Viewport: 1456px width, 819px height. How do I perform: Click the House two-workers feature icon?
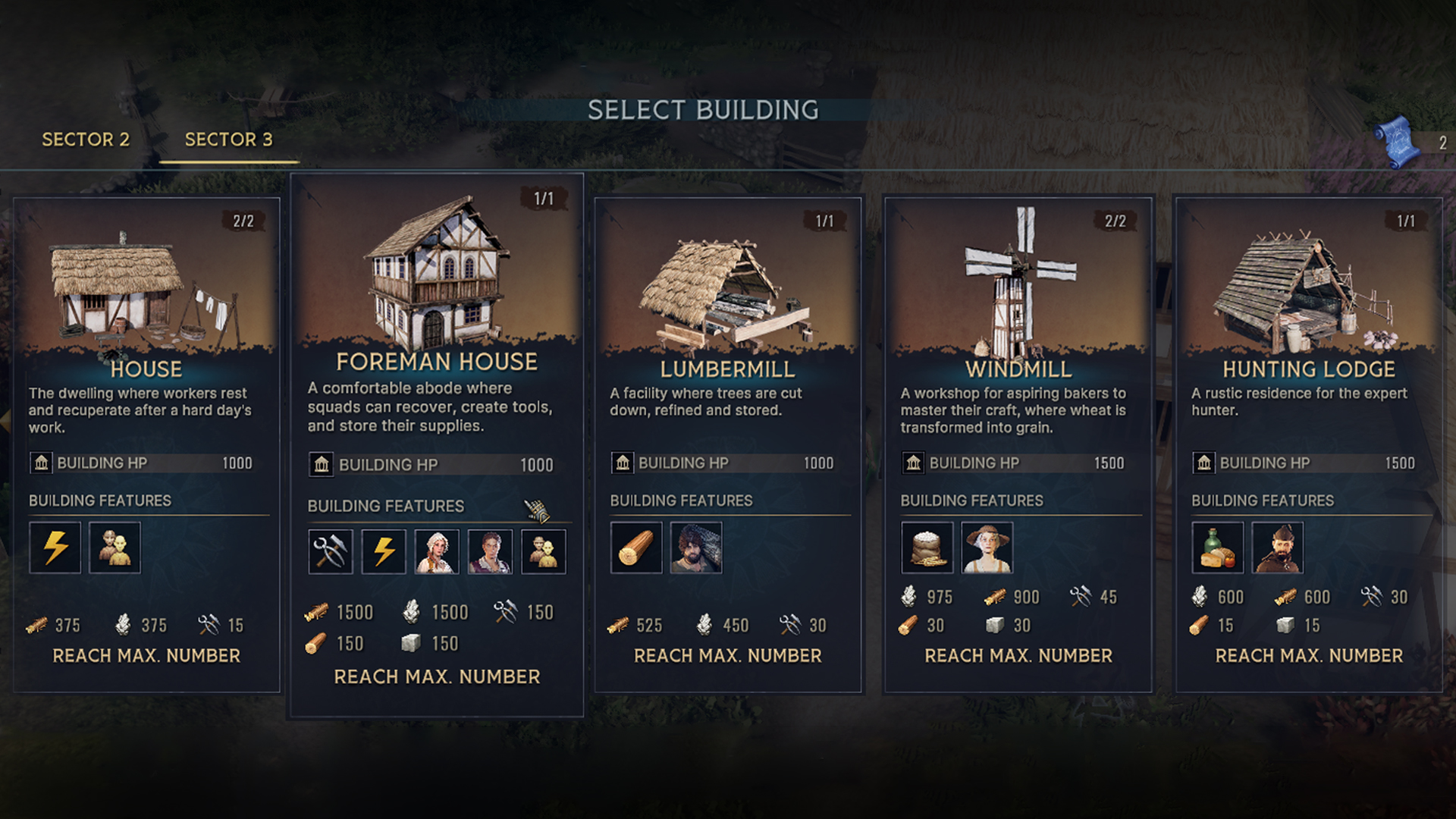[115, 548]
